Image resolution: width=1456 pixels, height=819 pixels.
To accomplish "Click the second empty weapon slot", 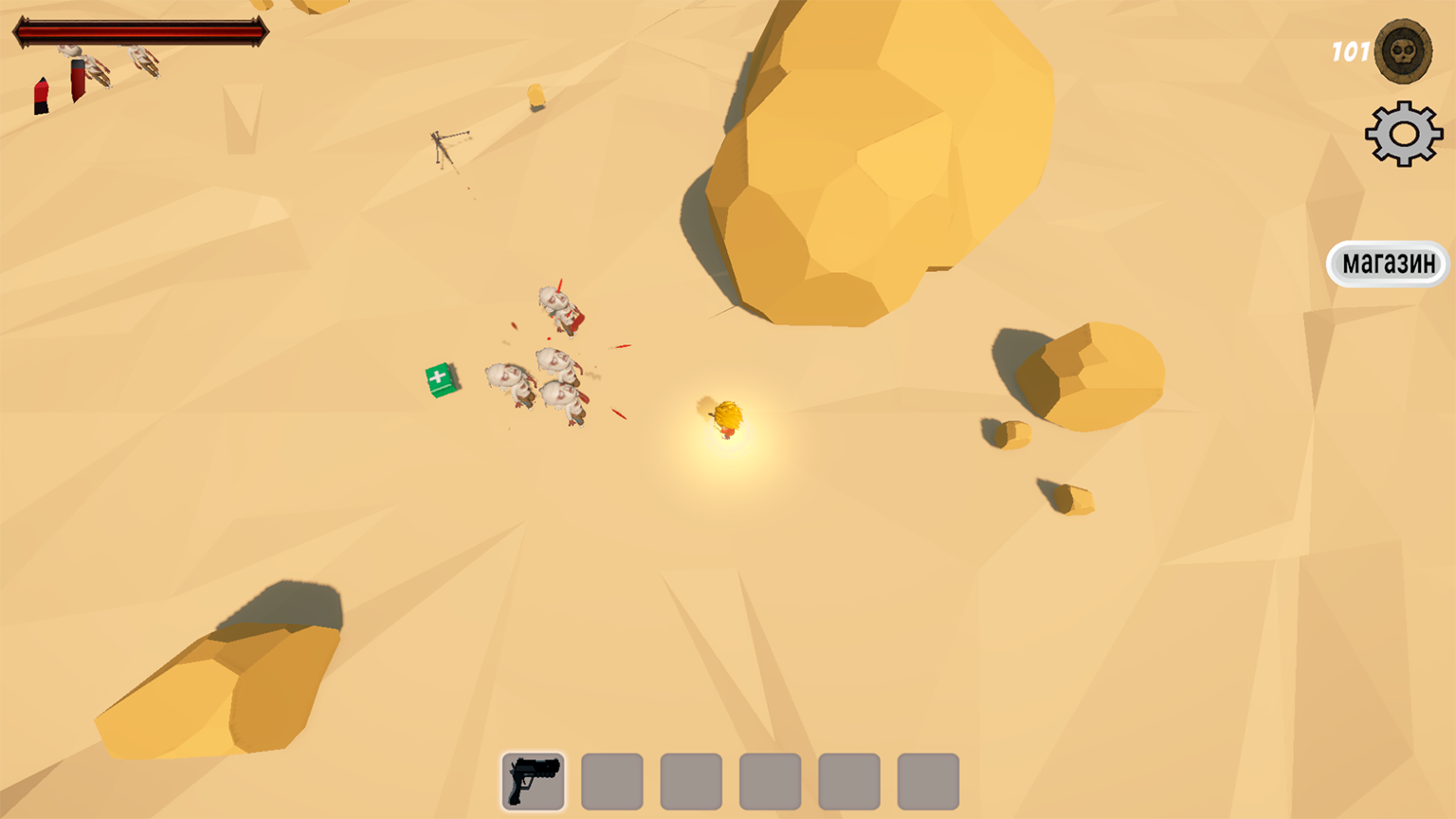I will 610,781.
